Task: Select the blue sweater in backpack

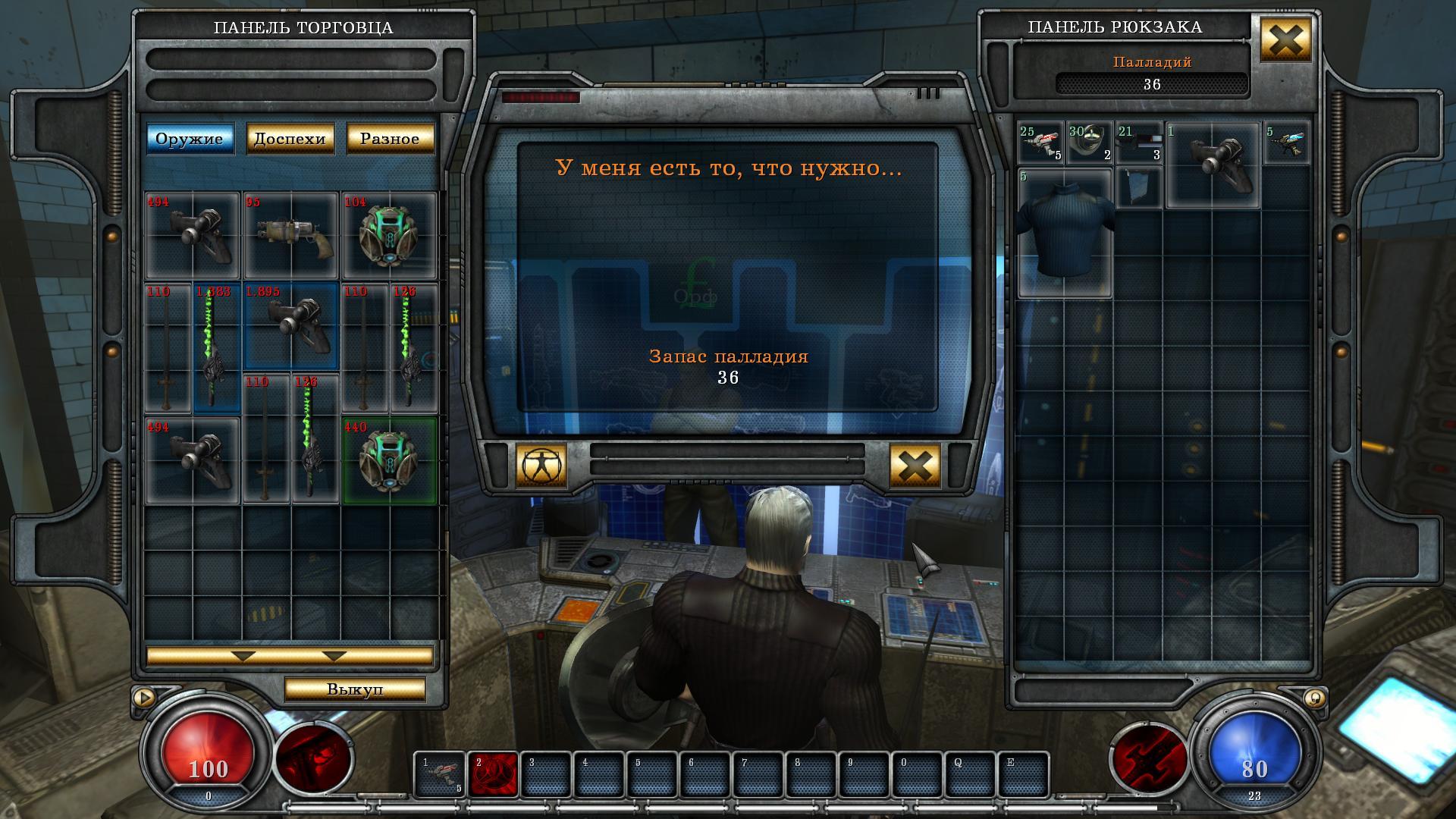Action: click(x=1065, y=233)
